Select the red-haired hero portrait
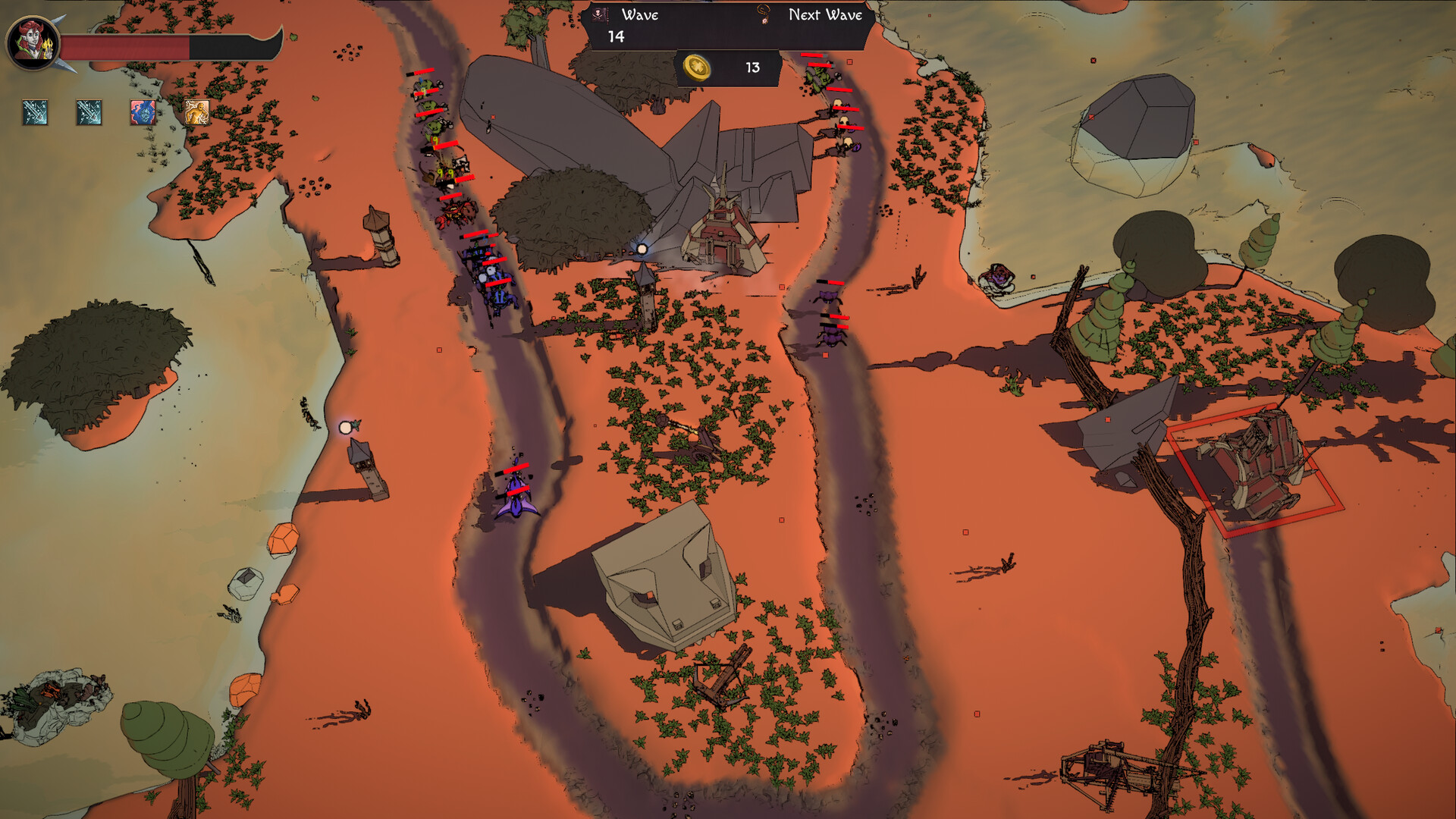This screenshot has width=1456, height=819. [33, 43]
